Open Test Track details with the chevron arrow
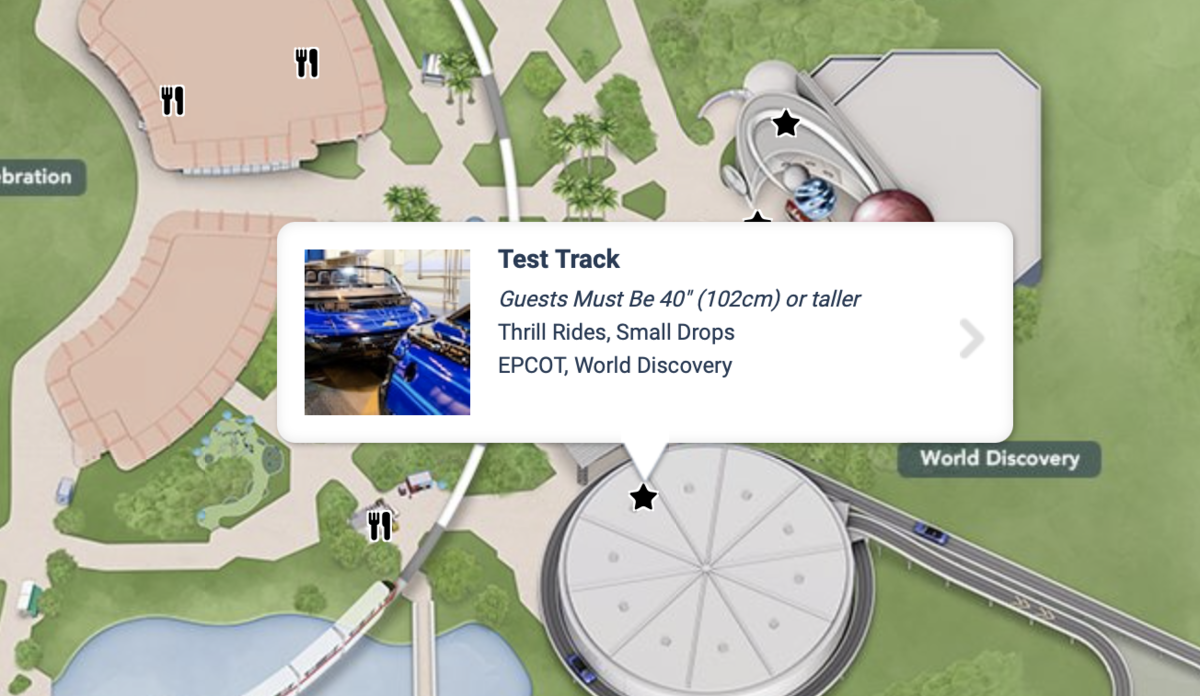The width and height of the screenshot is (1200, 696). [971, 339]
